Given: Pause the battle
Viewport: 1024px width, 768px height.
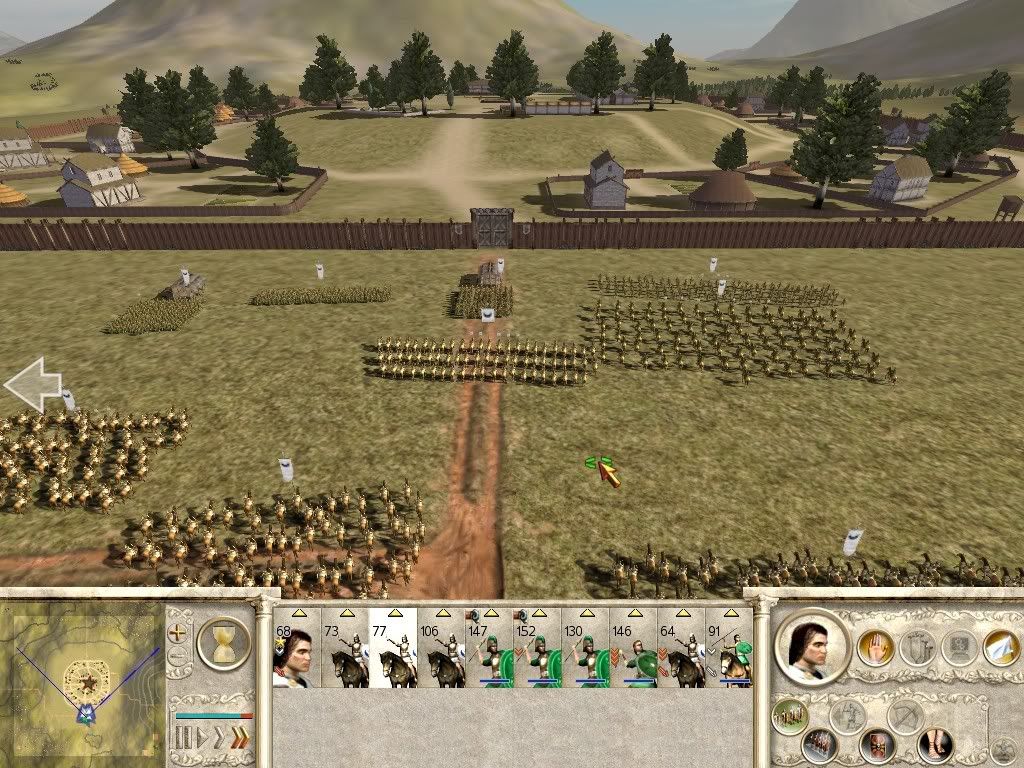Looking at the screenshot, I should (183, 739).
